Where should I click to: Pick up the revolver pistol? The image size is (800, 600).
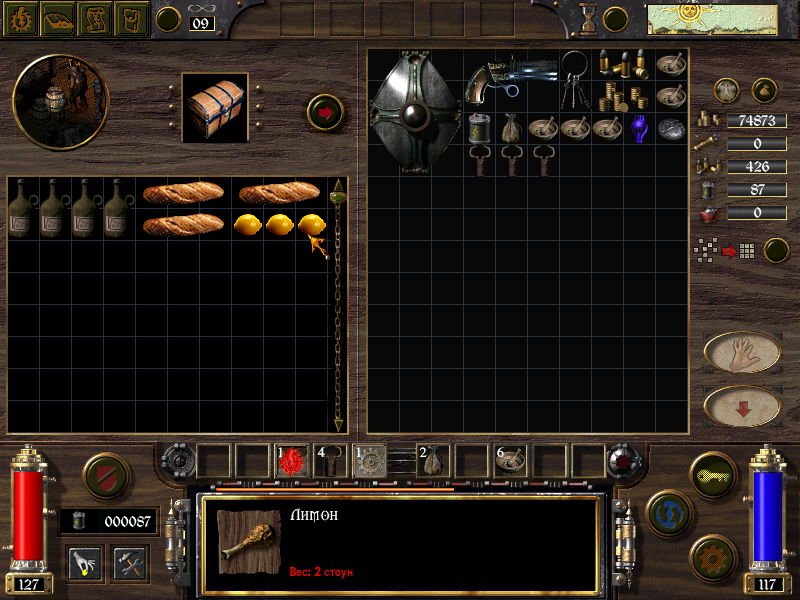coord(508,81)
